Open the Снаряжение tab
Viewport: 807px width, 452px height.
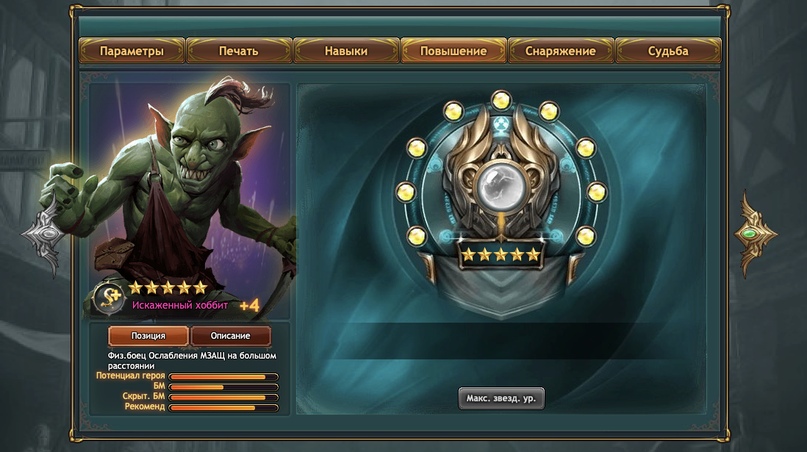pos(561,51)
